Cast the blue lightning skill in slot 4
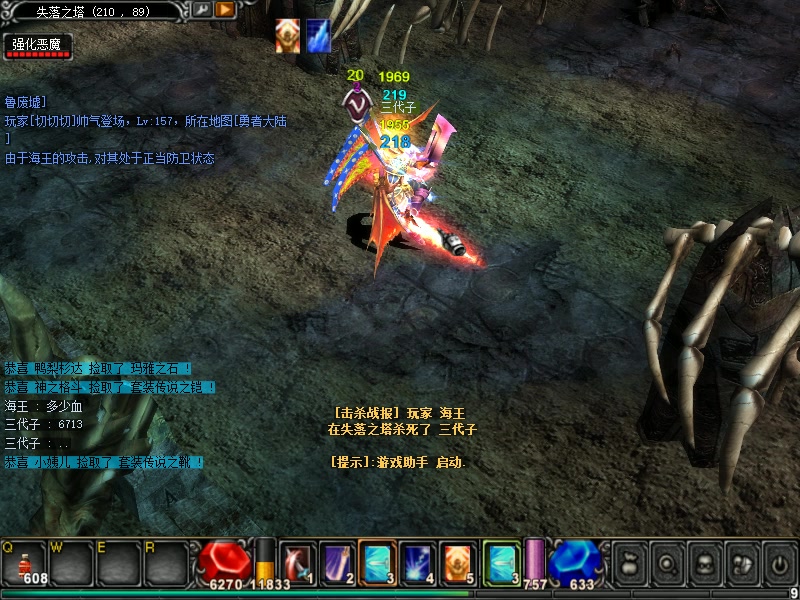The width and height of the screenshot is (800, 600). 417,562
